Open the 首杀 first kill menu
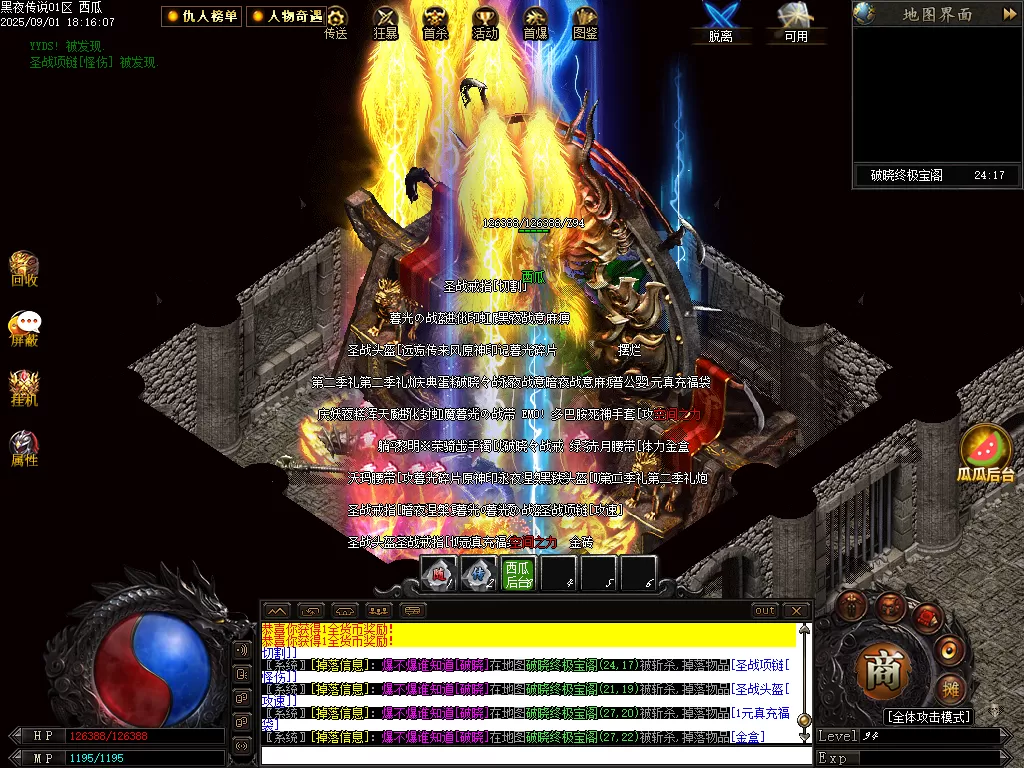 (435, 20)
